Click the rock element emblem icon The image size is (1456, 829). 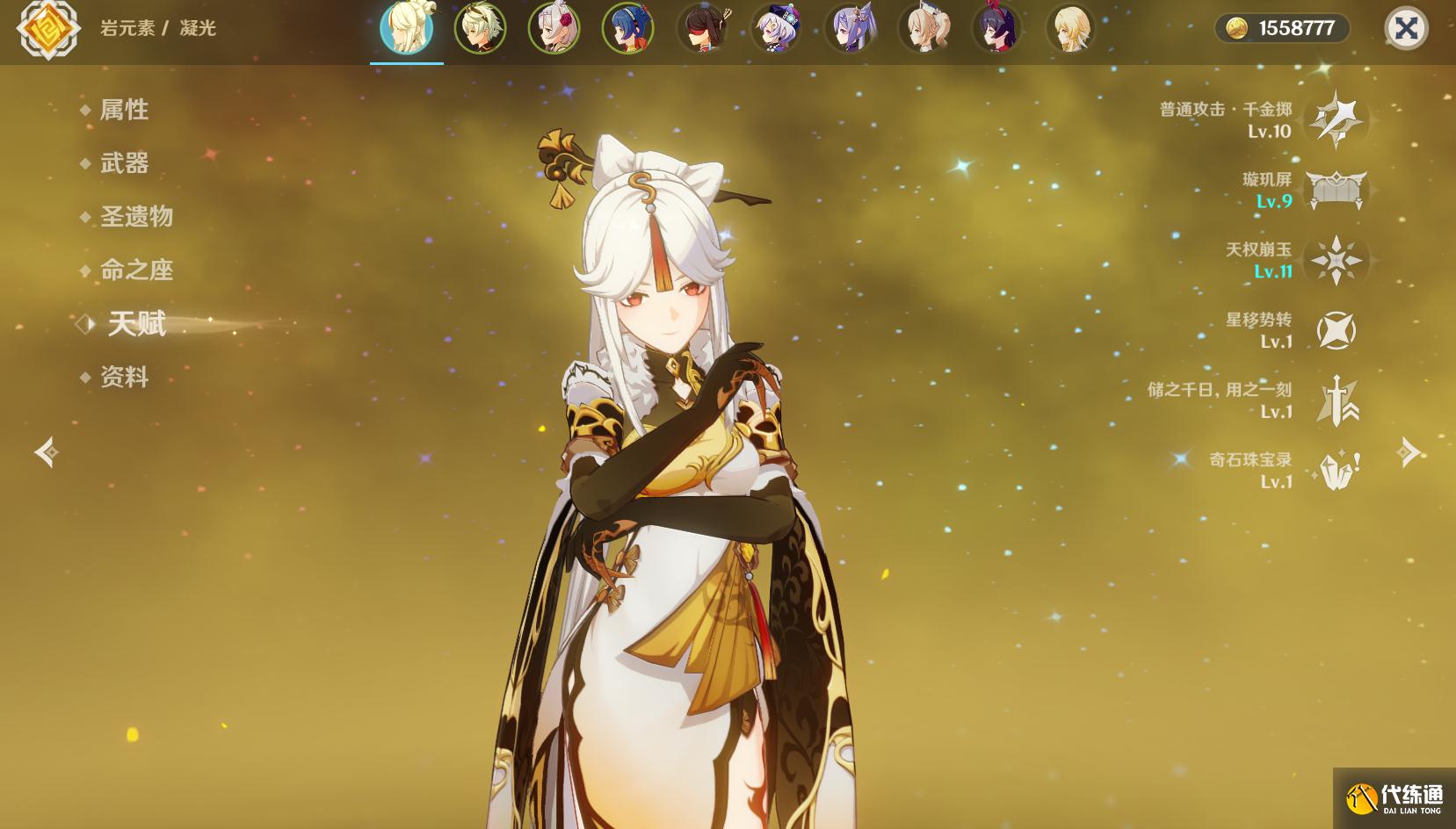(x=48, y=28)
